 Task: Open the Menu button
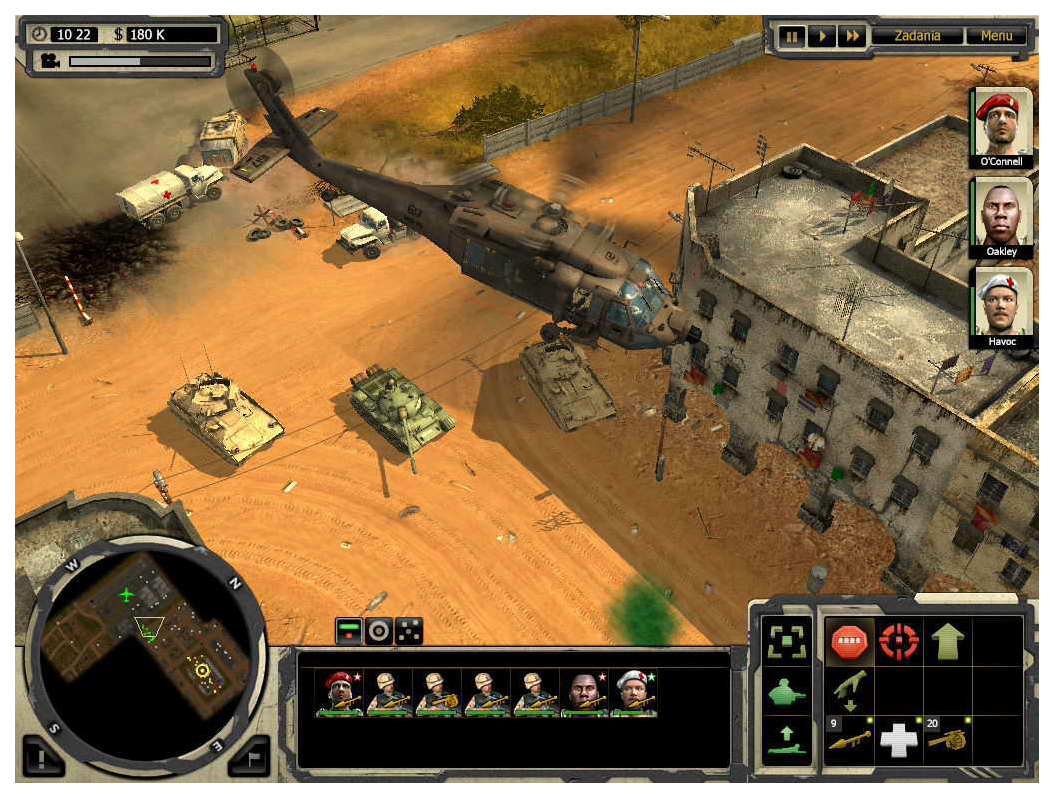point(996,36)
